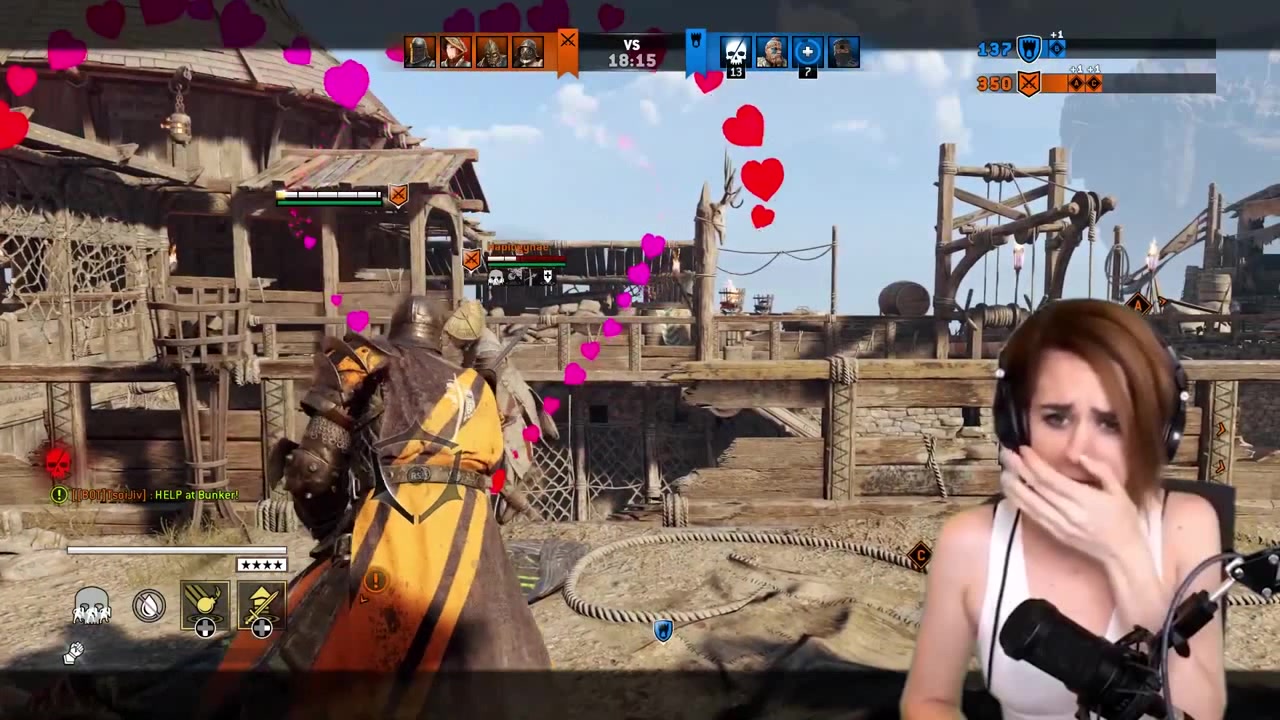Click the C zone marker on orange score bar

point(1094,82)
